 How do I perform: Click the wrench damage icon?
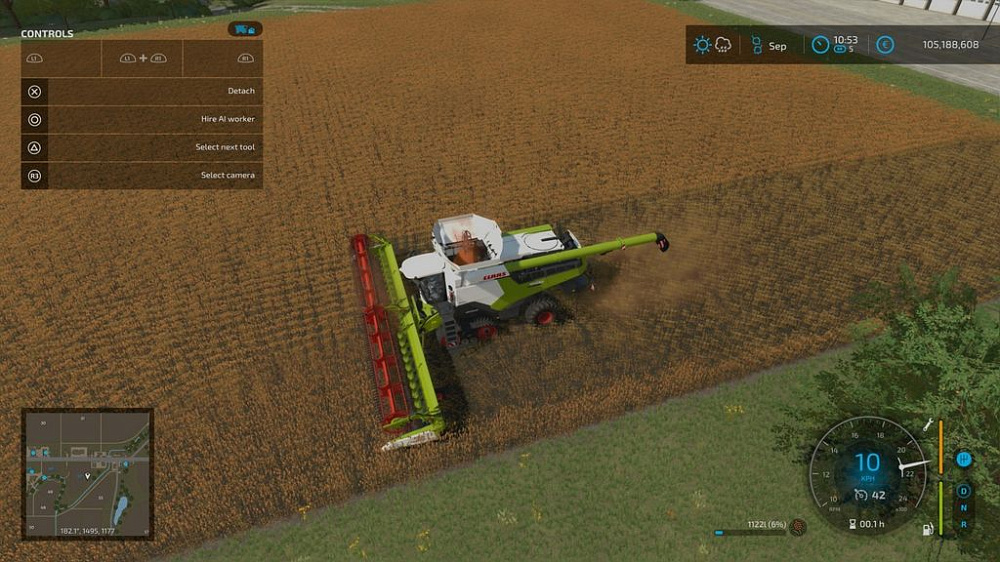[928, 425]
